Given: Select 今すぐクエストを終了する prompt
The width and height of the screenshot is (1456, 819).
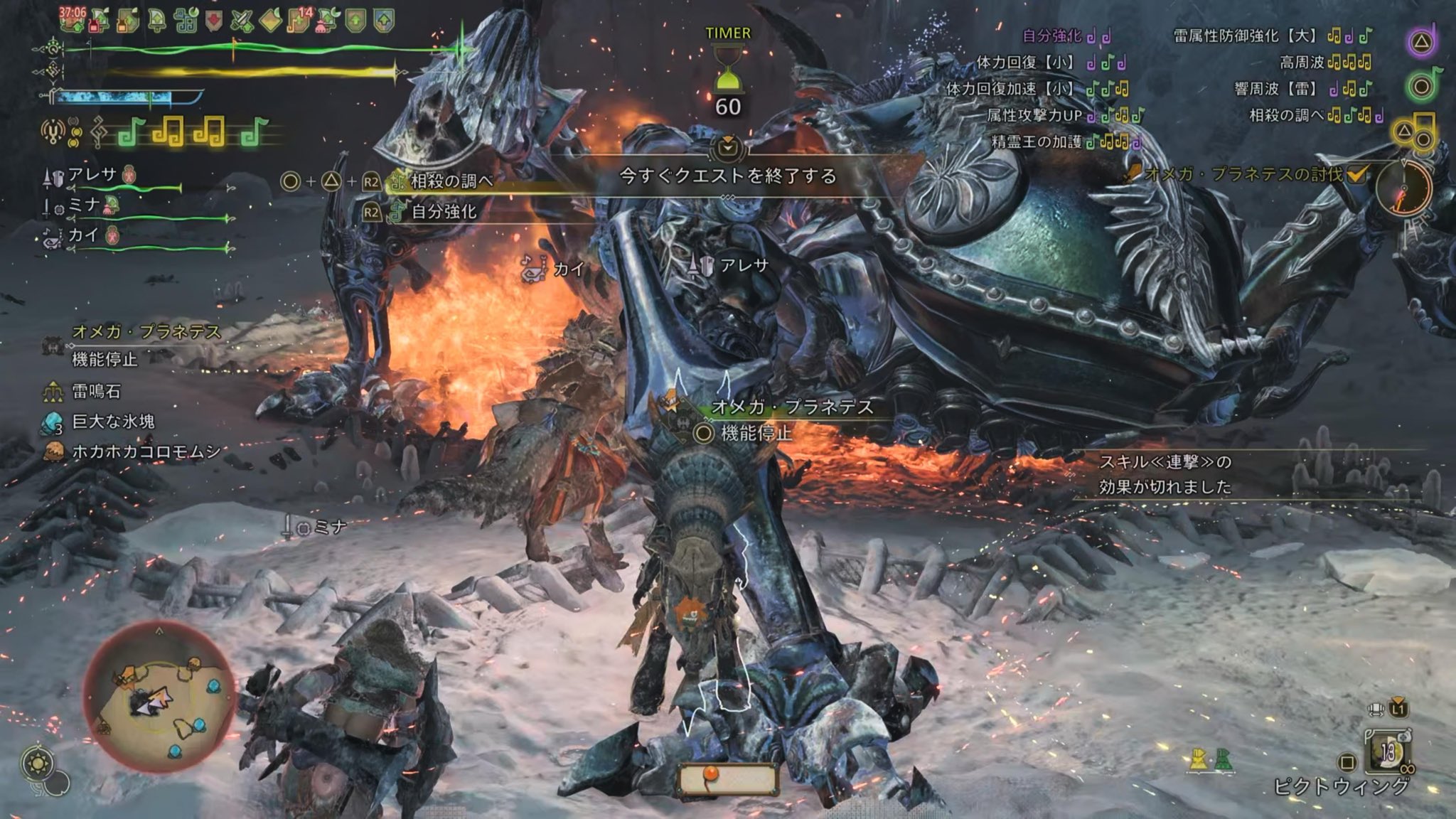Looking at the screenshot, I should click(727, 176).
